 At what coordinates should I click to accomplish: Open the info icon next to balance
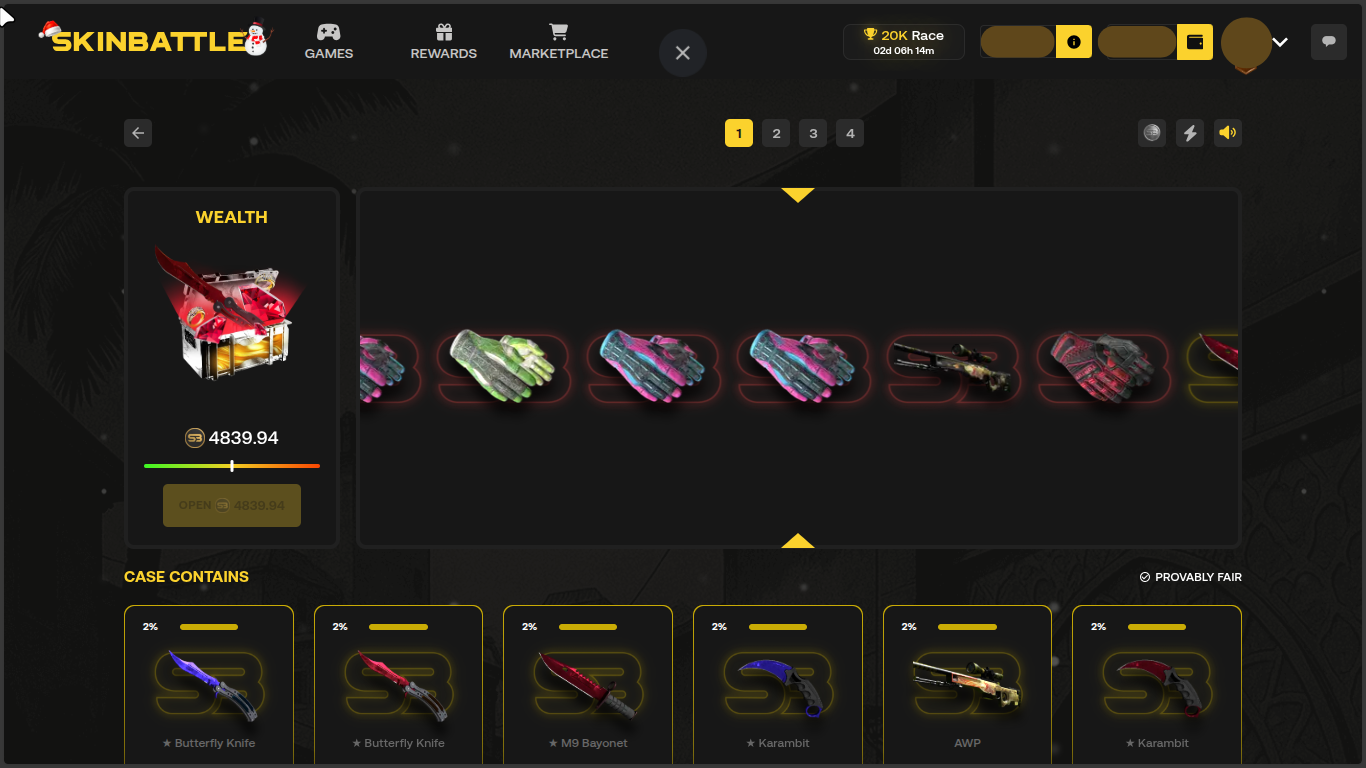click(1073, 42)
